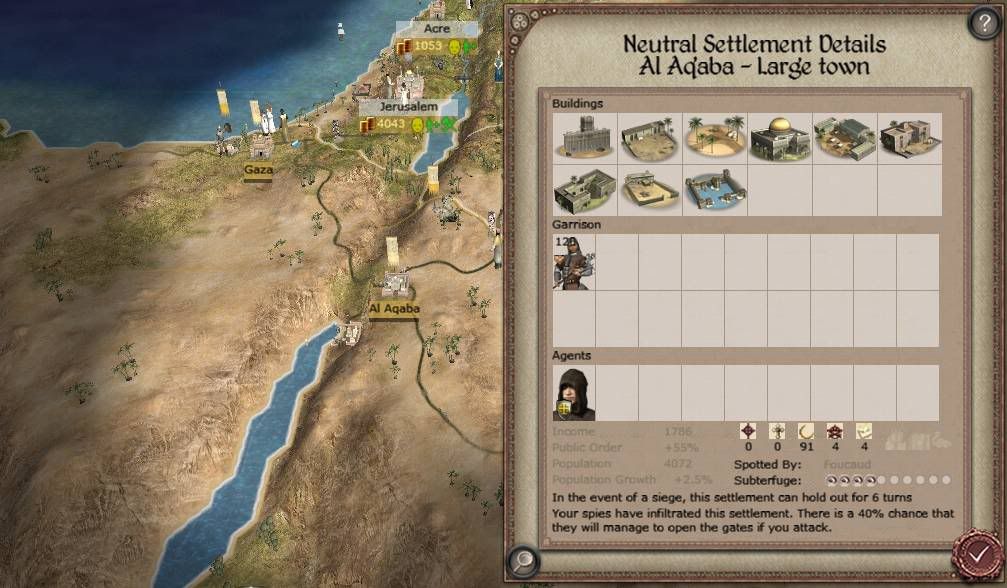
Task: Select the market stalls building icon
Action: click(845, 138)
